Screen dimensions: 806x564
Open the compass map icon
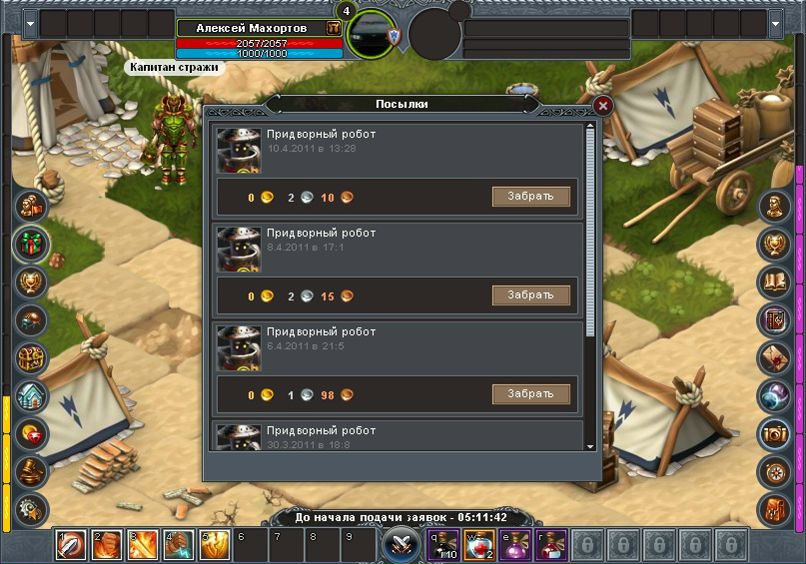(775, 470)
